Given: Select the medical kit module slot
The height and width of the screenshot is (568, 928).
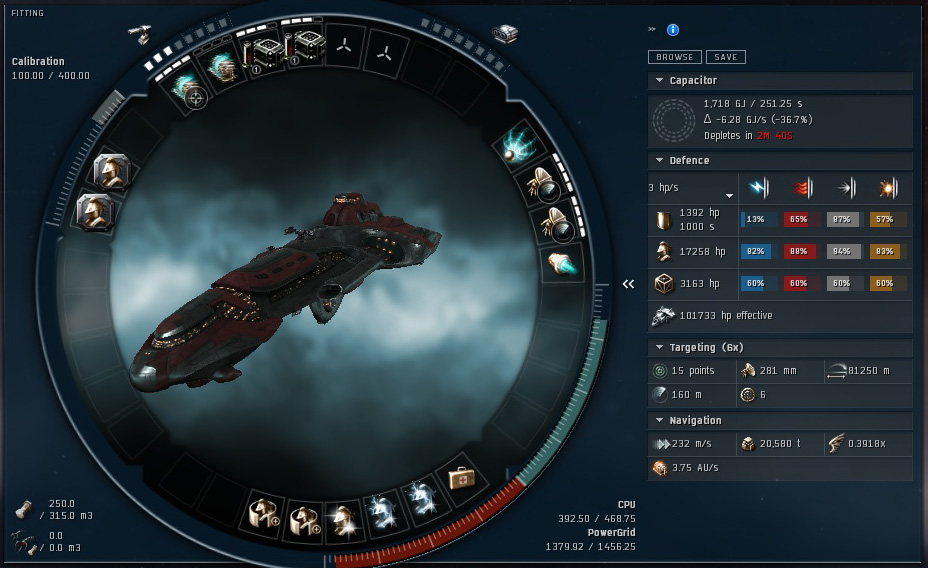Looking at the screenshot, I should point(462,480).
